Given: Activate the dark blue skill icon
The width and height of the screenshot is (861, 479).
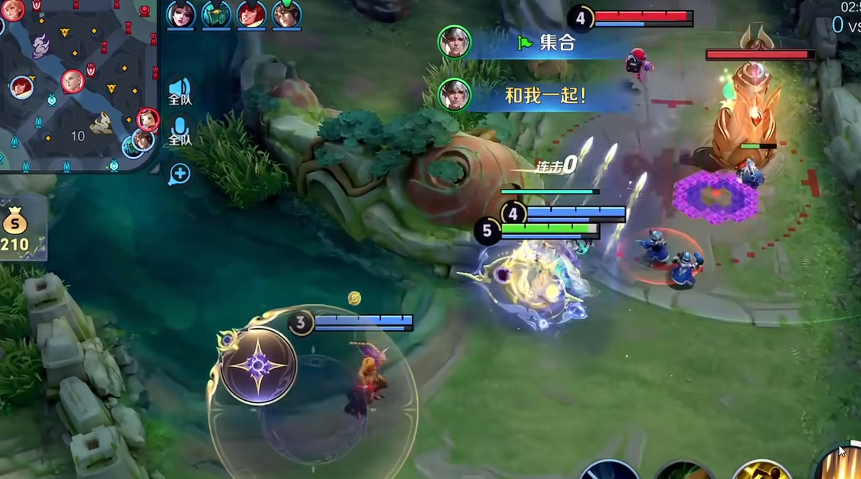Looking at the screenshot, I should coord(609,471).
